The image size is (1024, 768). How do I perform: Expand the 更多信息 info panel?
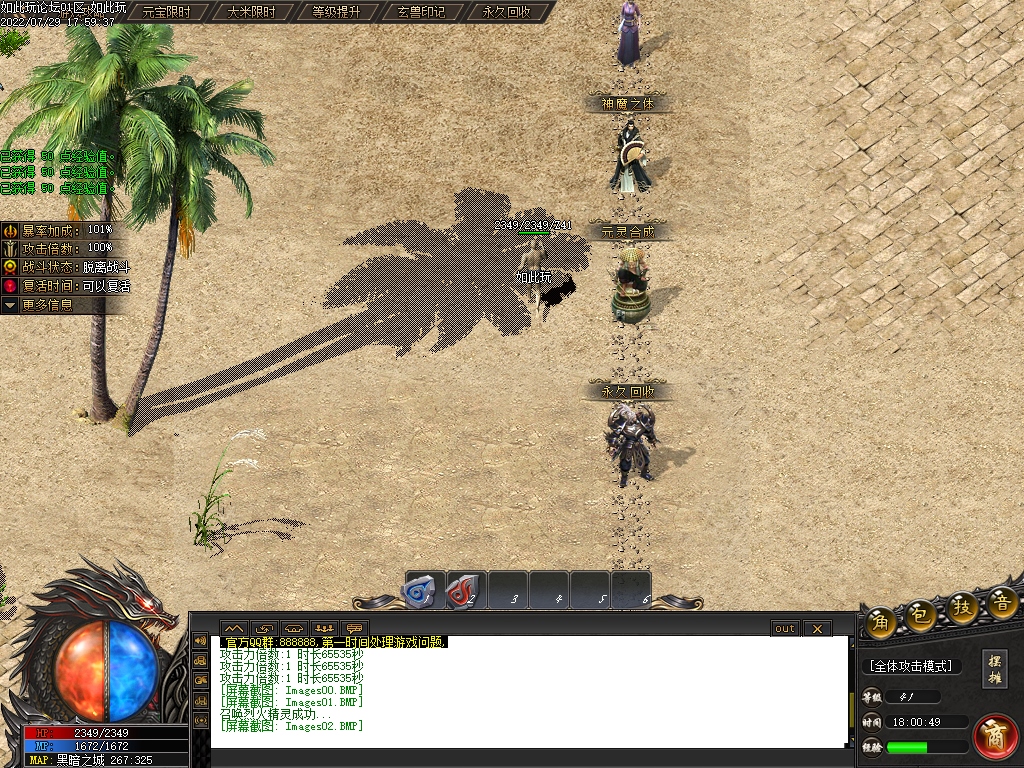click(48, 305)
